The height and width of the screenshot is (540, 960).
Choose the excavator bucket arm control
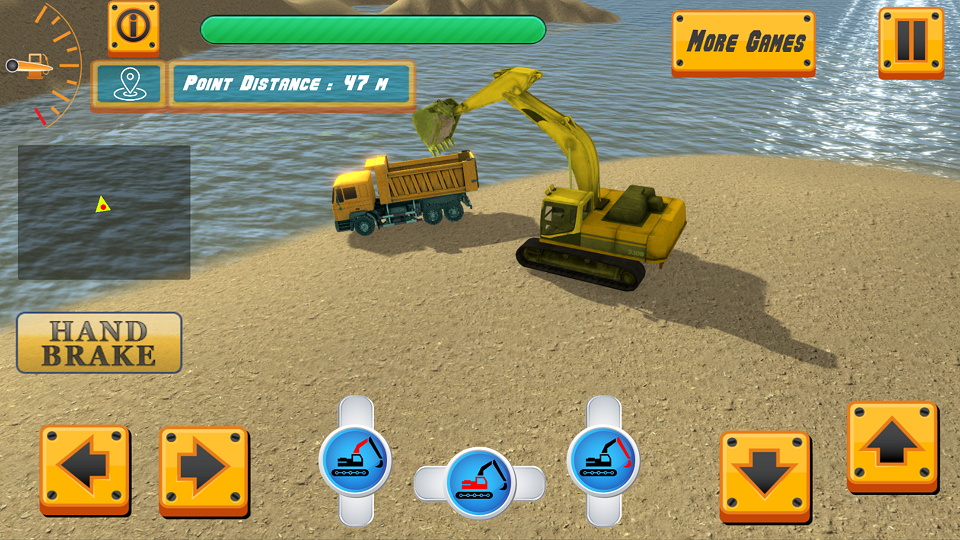pos(603,460)
